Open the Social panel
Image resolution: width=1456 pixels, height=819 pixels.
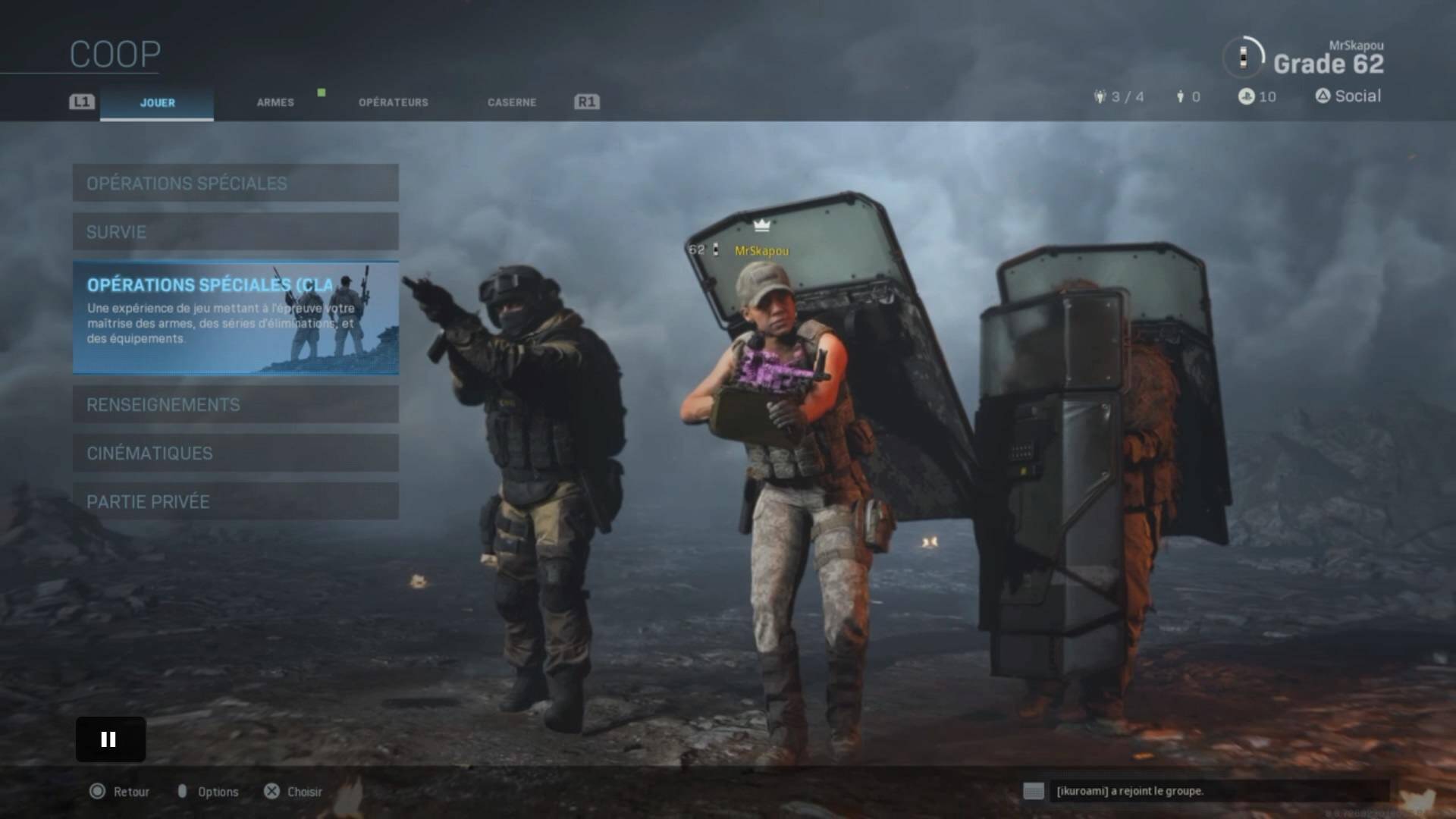pos(1348,96)
